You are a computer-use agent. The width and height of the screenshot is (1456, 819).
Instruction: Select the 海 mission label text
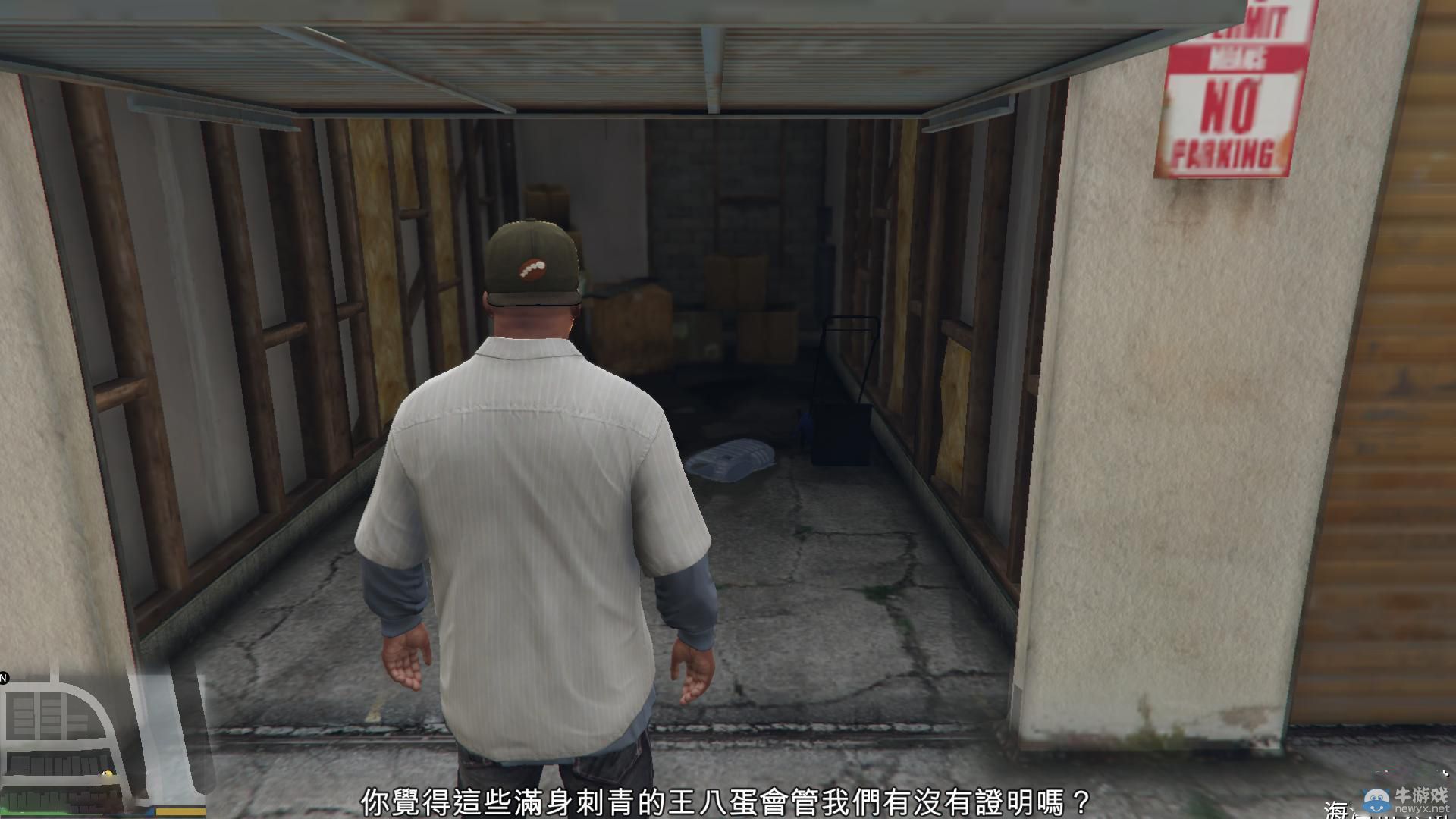point(1335,810)
